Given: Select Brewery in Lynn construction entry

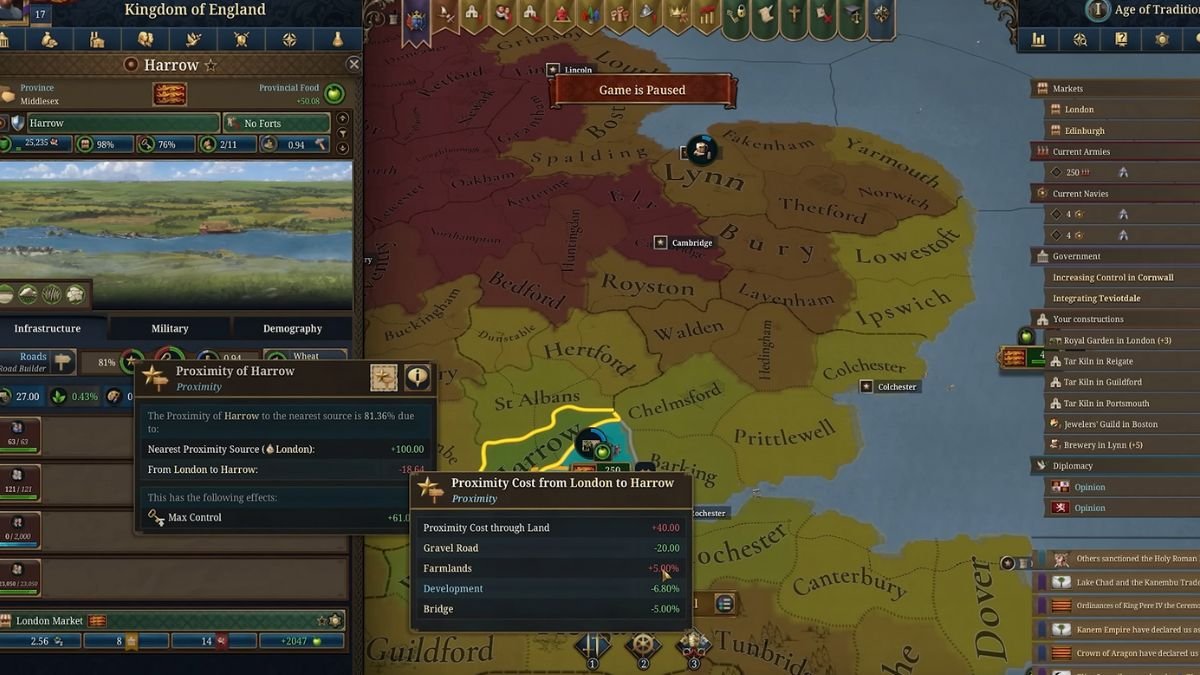Looking at the screenshot, I should (x=1103, y=445).
